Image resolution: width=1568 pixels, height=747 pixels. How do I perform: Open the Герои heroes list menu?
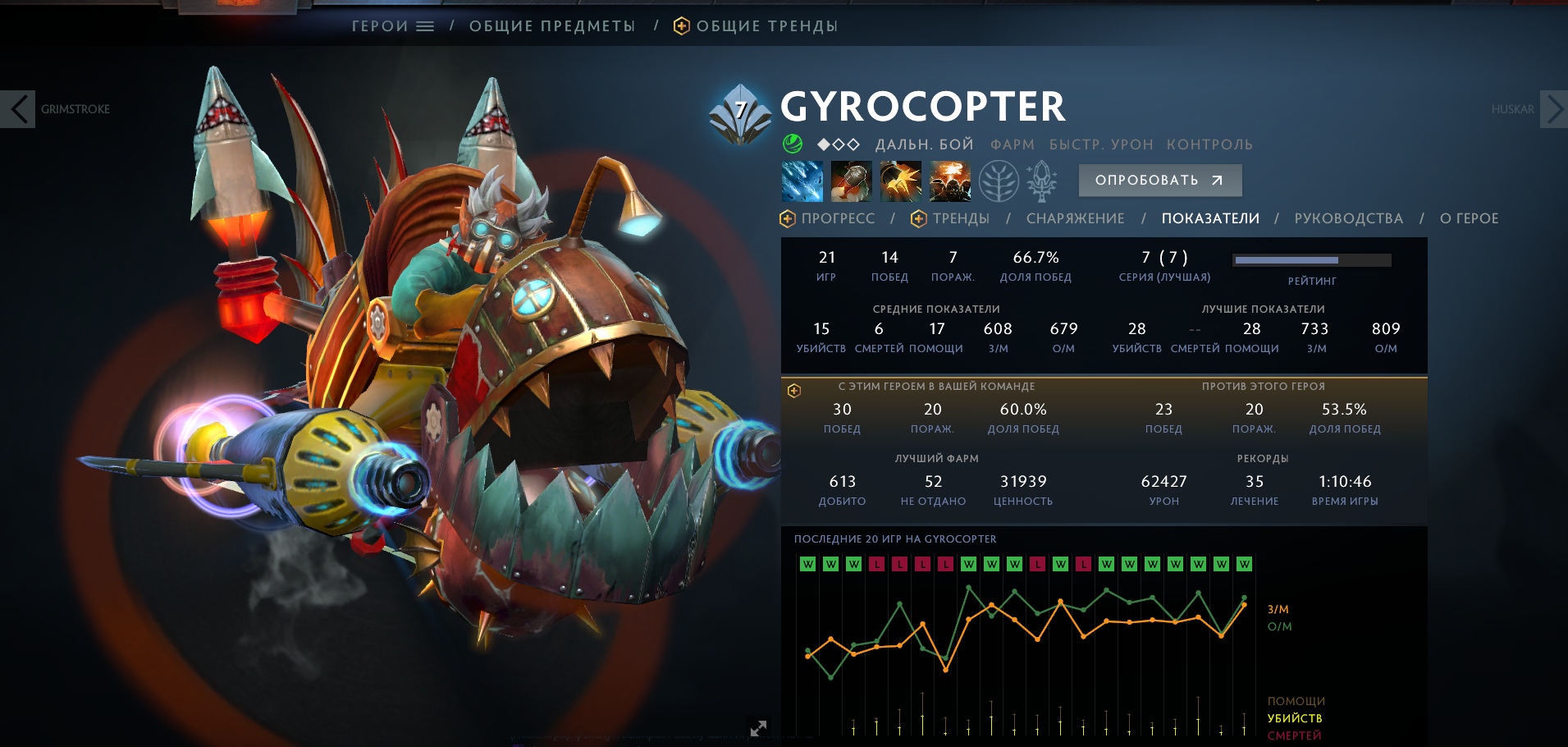[x=392, y=26]
